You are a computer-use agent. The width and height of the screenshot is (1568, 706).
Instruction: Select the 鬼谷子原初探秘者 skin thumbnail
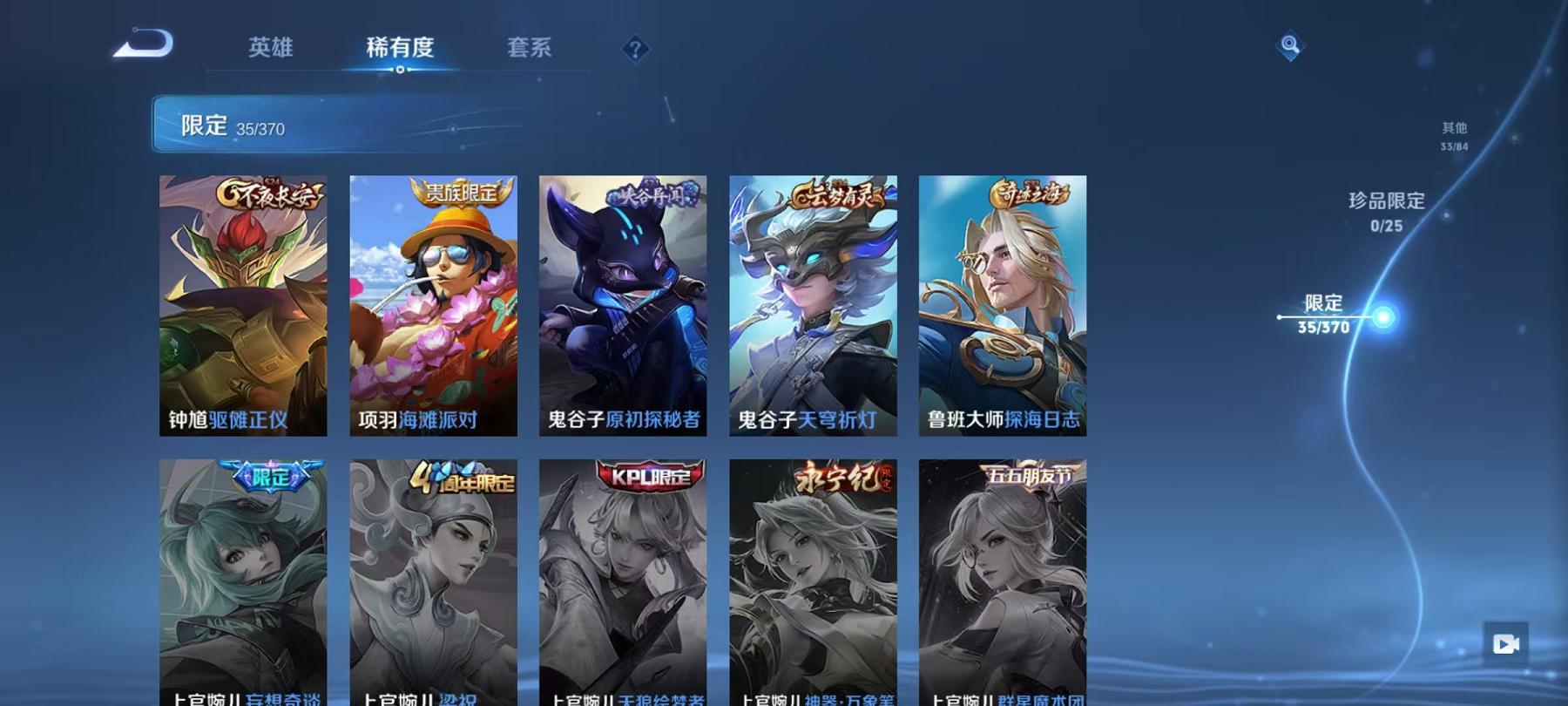coord(621,305)
